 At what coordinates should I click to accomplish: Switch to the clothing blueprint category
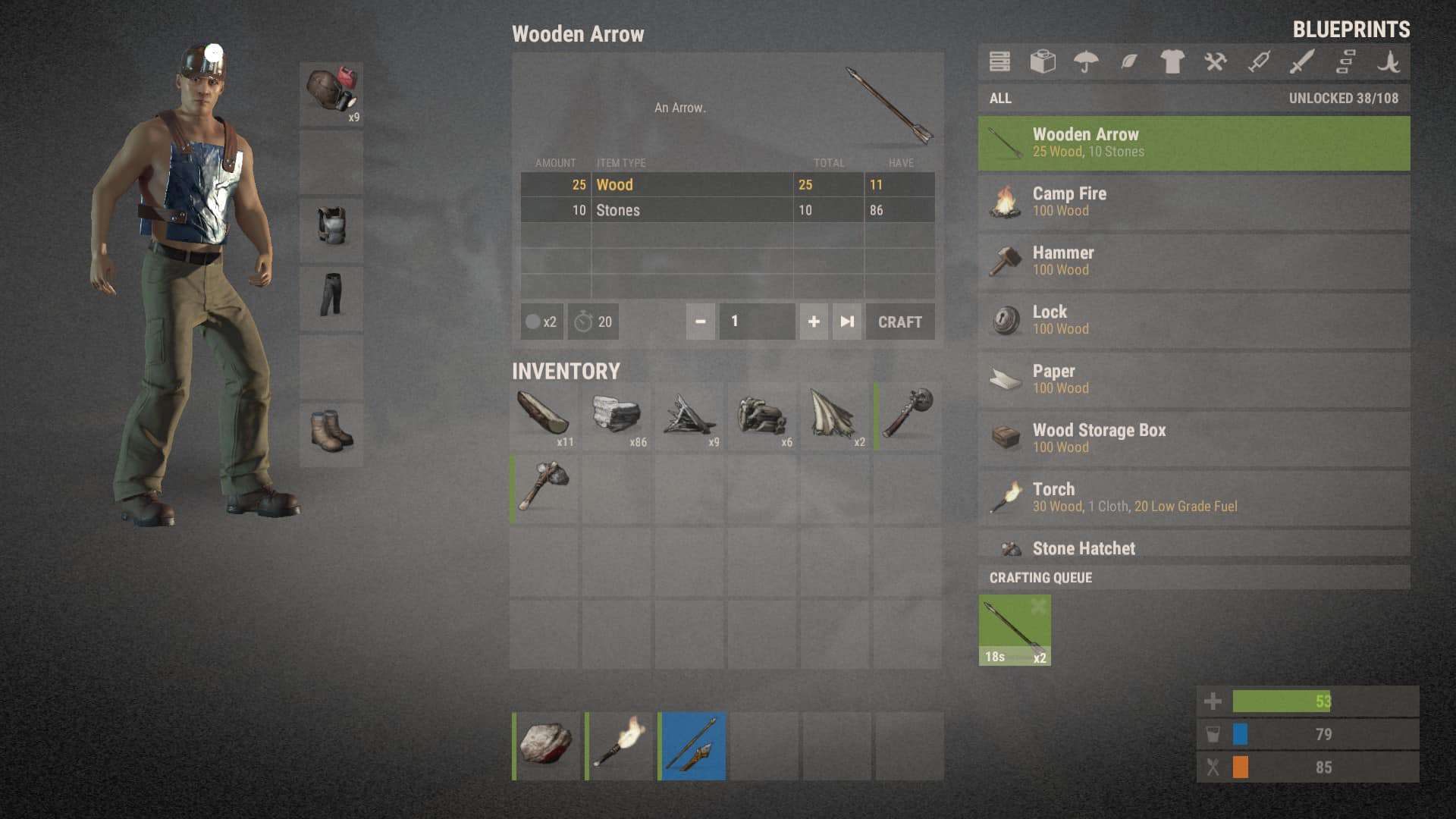pos(1172,61)
